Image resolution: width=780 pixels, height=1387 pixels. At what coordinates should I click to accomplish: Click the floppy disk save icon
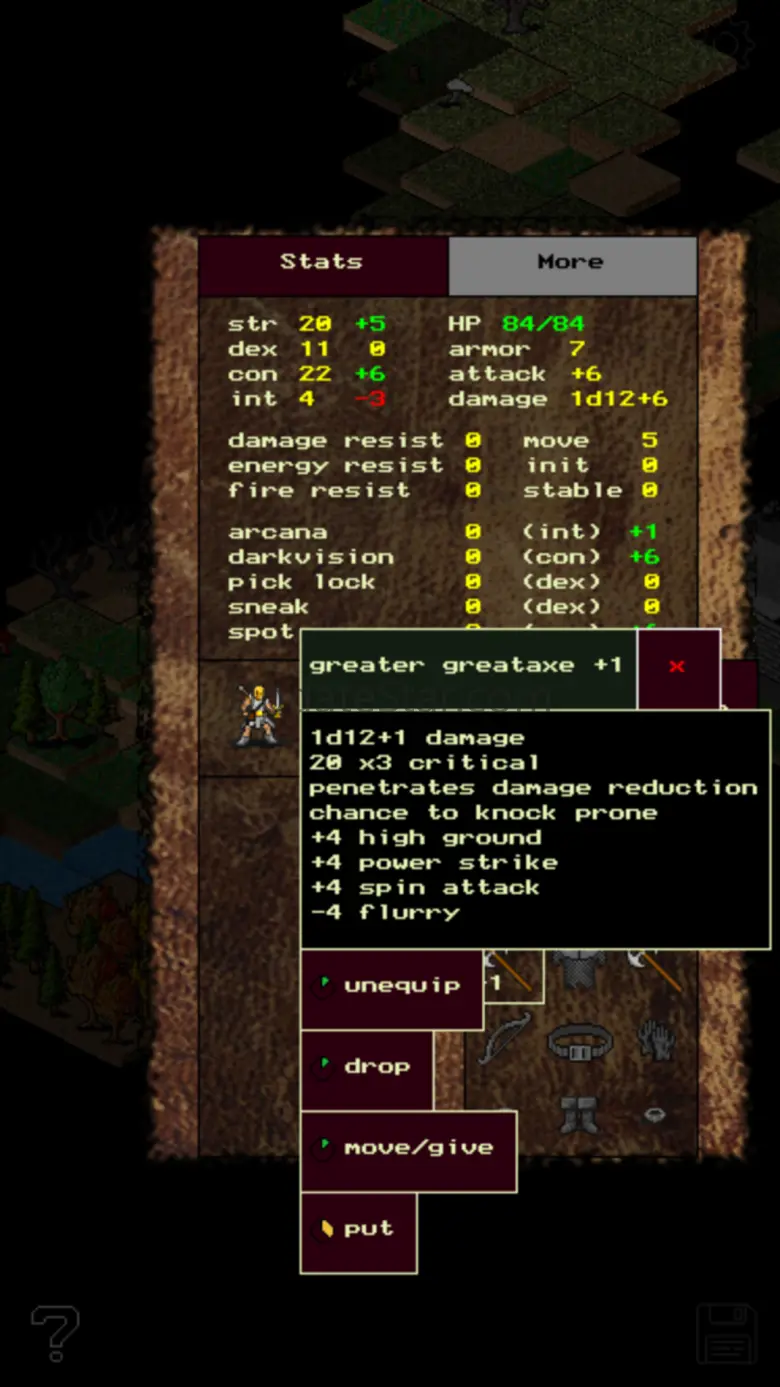coord(726,1333)
